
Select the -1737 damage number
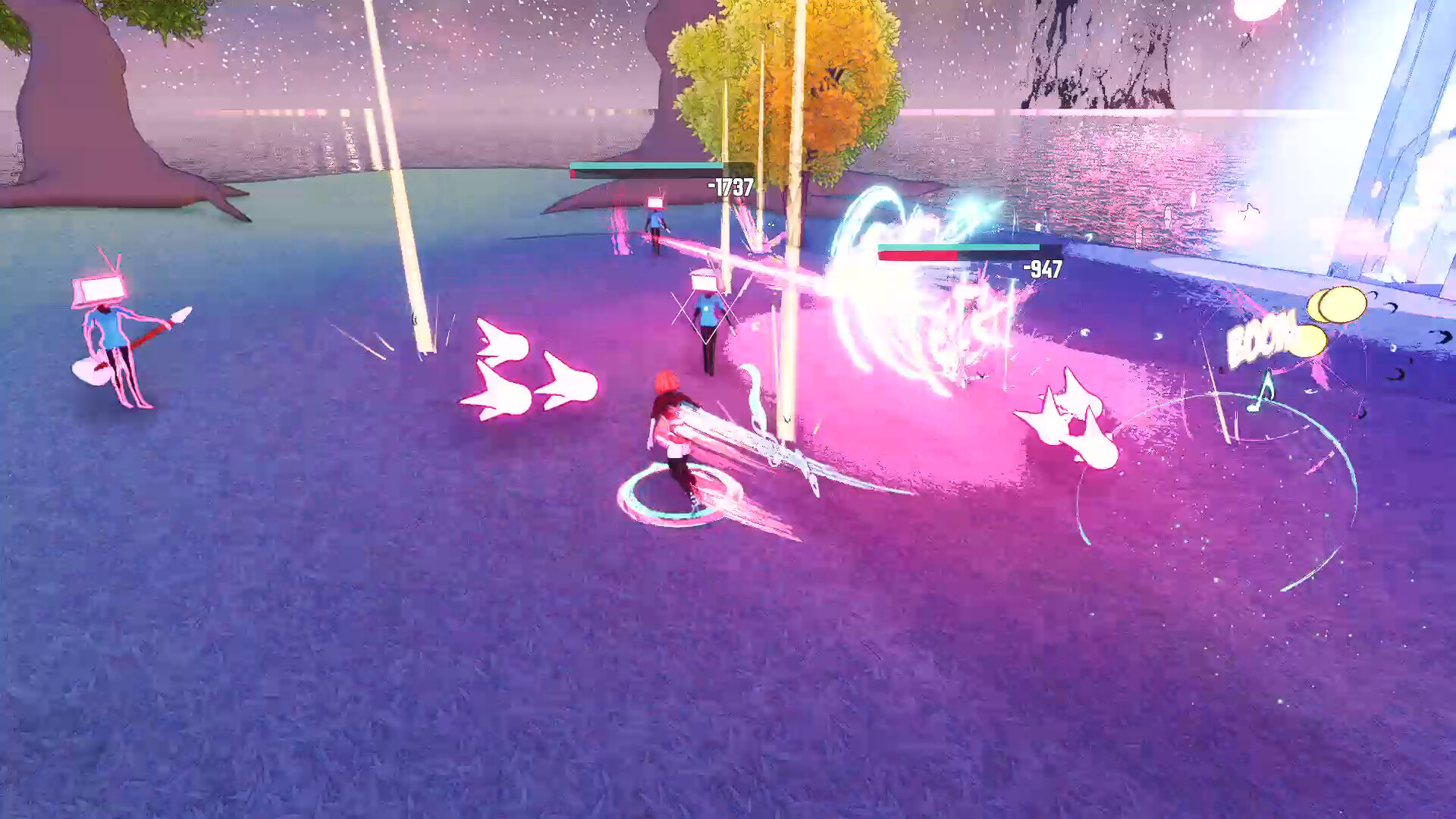pyautogui.click(x=729, y=184)
